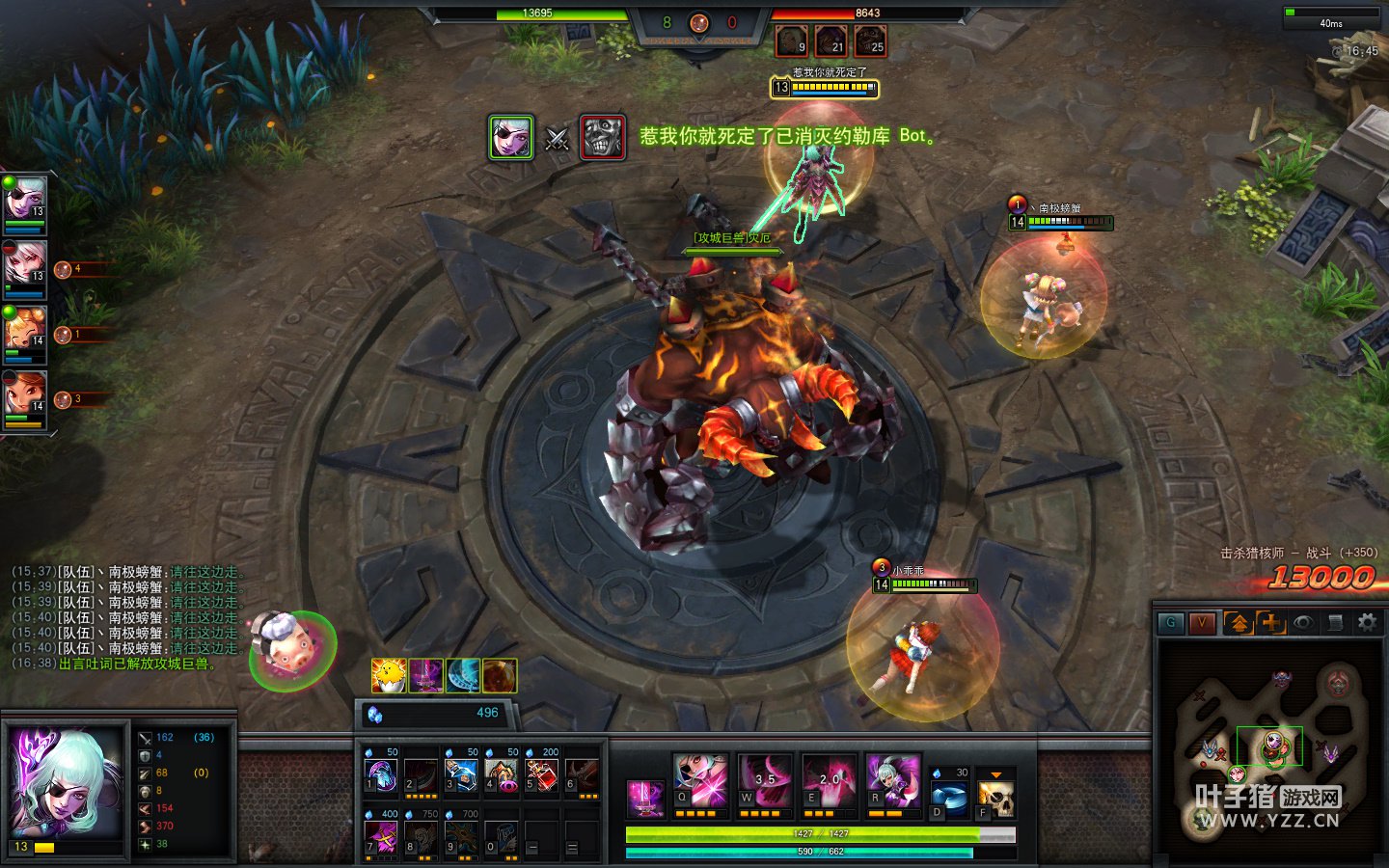Click the G button above minimap
This screenshot has width=1389, height=868.
[x=1171, y=623]
